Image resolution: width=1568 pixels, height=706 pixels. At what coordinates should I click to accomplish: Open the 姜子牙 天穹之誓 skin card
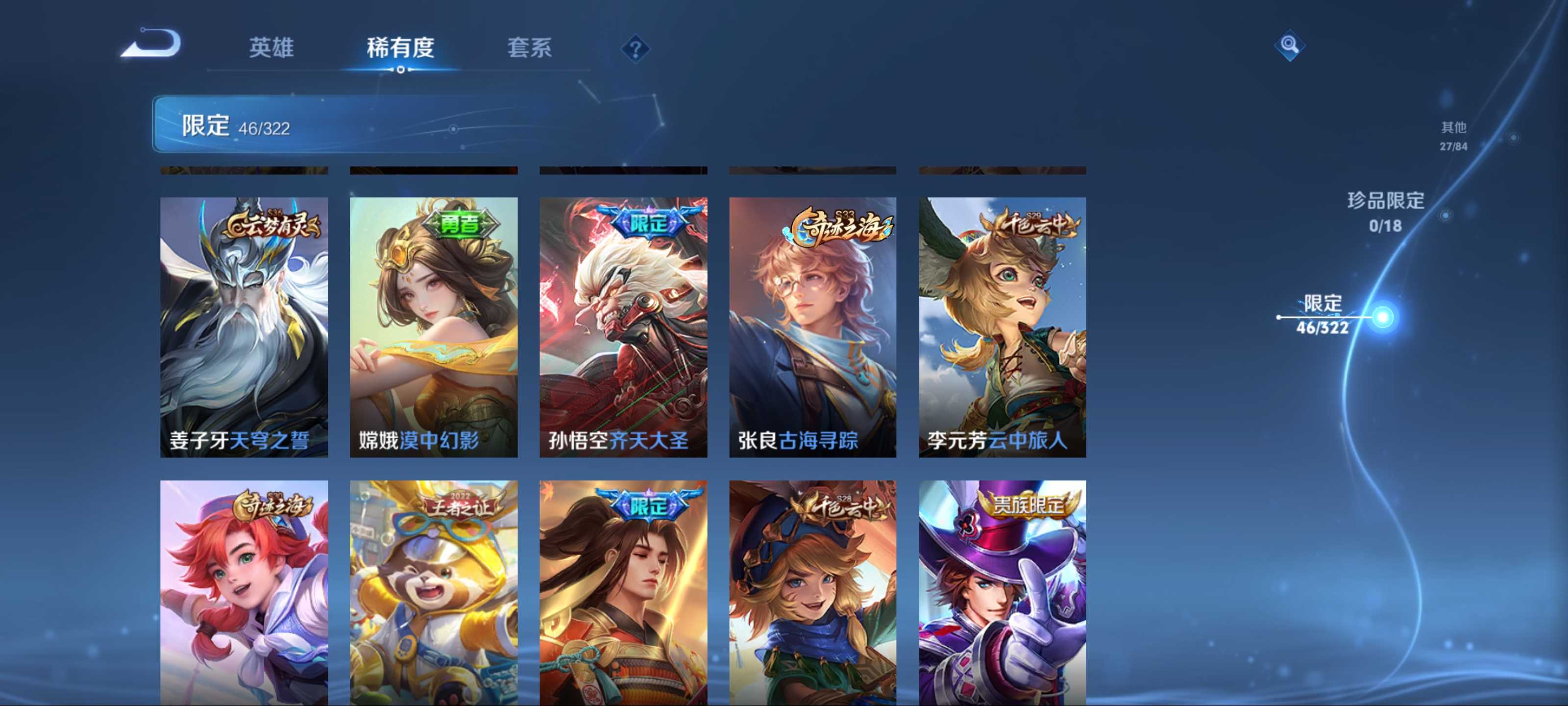[244, 327]
